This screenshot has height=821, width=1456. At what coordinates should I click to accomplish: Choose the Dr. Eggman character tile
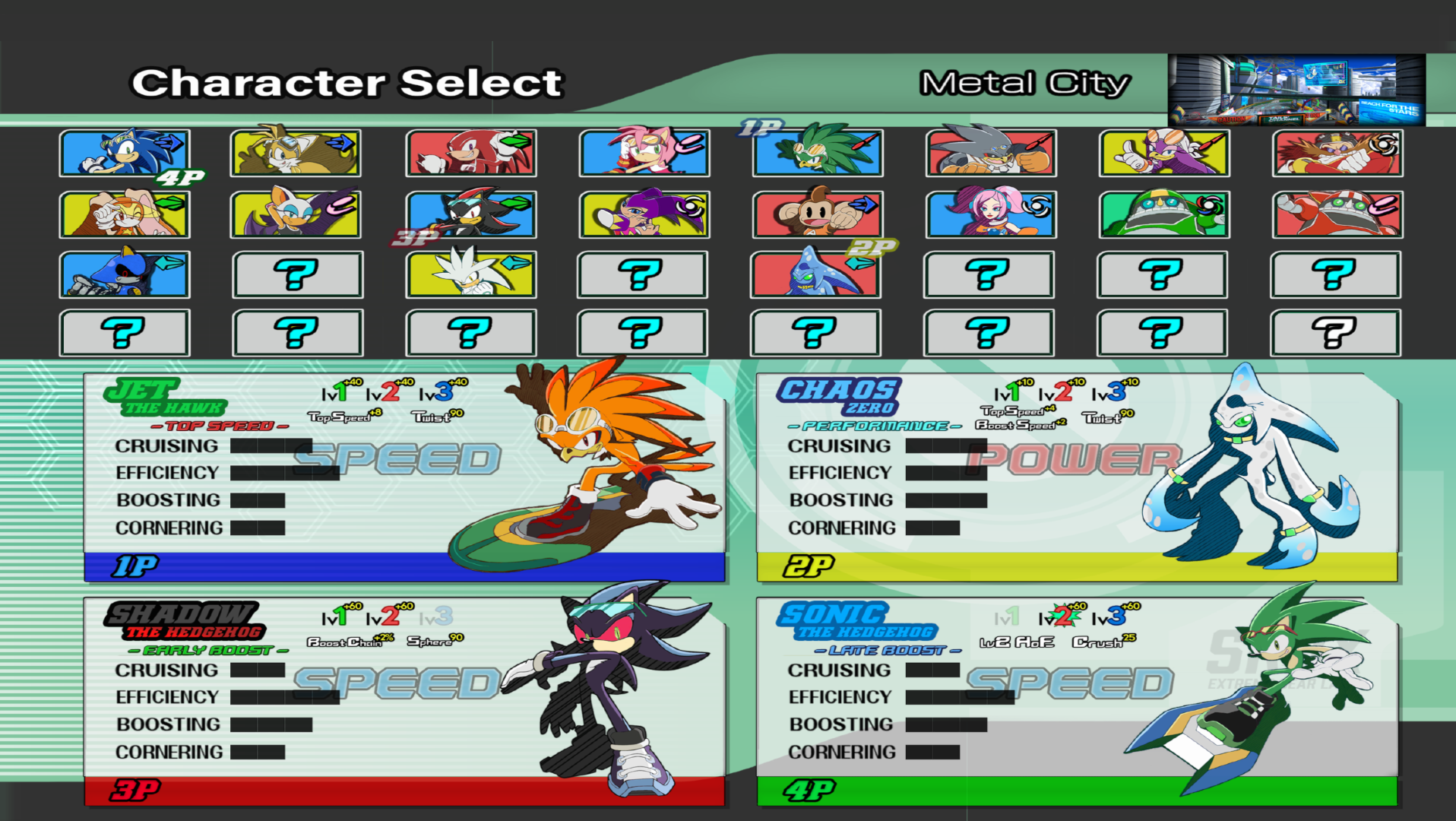tap(1337, 153)
